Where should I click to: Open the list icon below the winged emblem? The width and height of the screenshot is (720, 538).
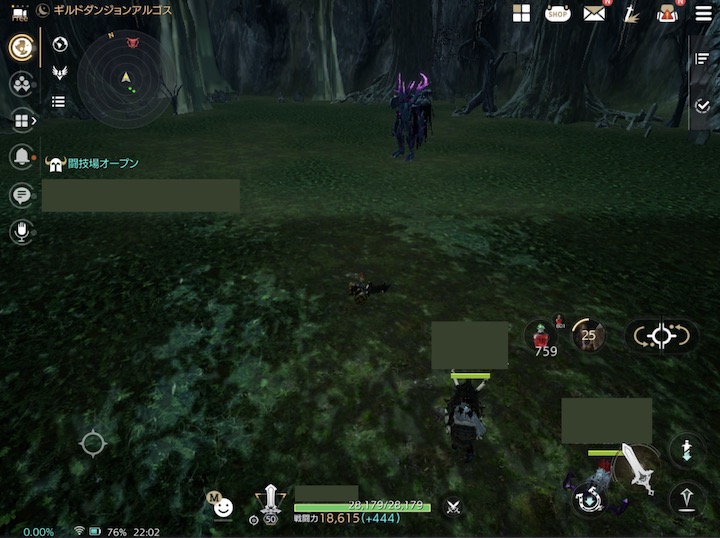point(59,101)
